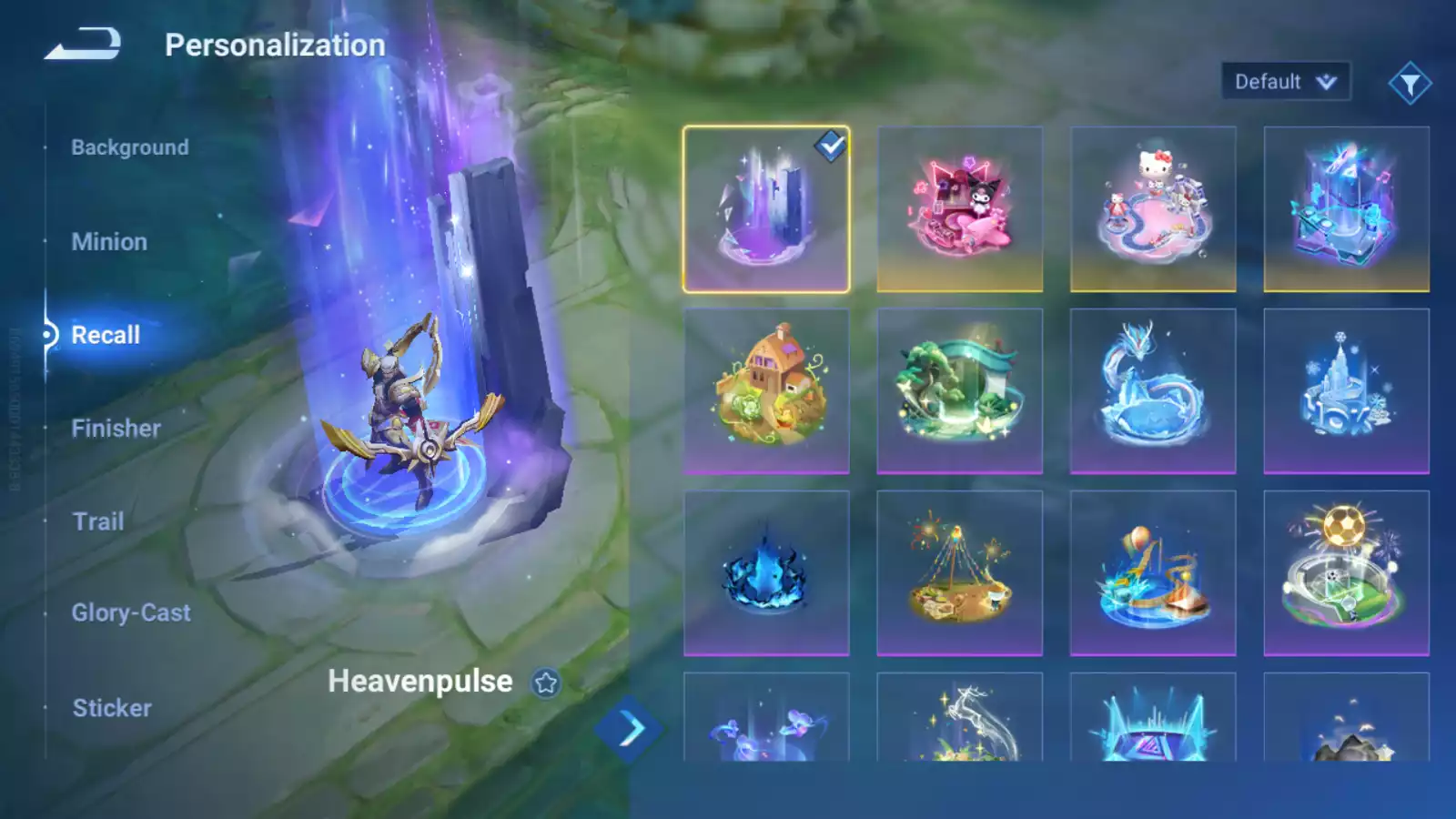Show the Glory-Cast options
The height and width of the screenshot is (819, 1456).
[x=131, y=613]
